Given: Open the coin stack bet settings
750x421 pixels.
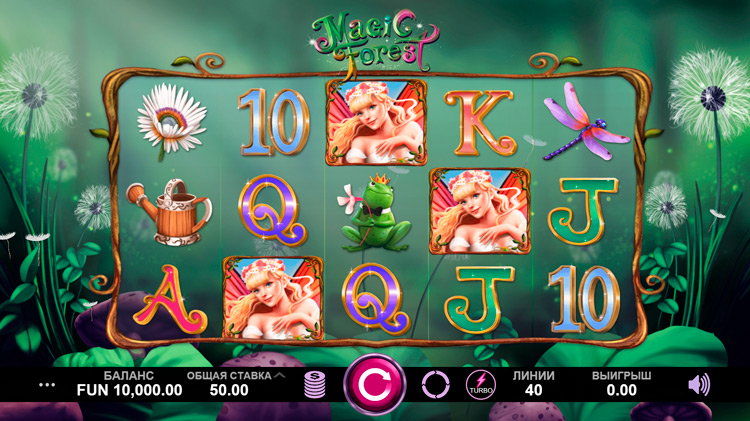Looking at the screenshot, I should (316, 385).
